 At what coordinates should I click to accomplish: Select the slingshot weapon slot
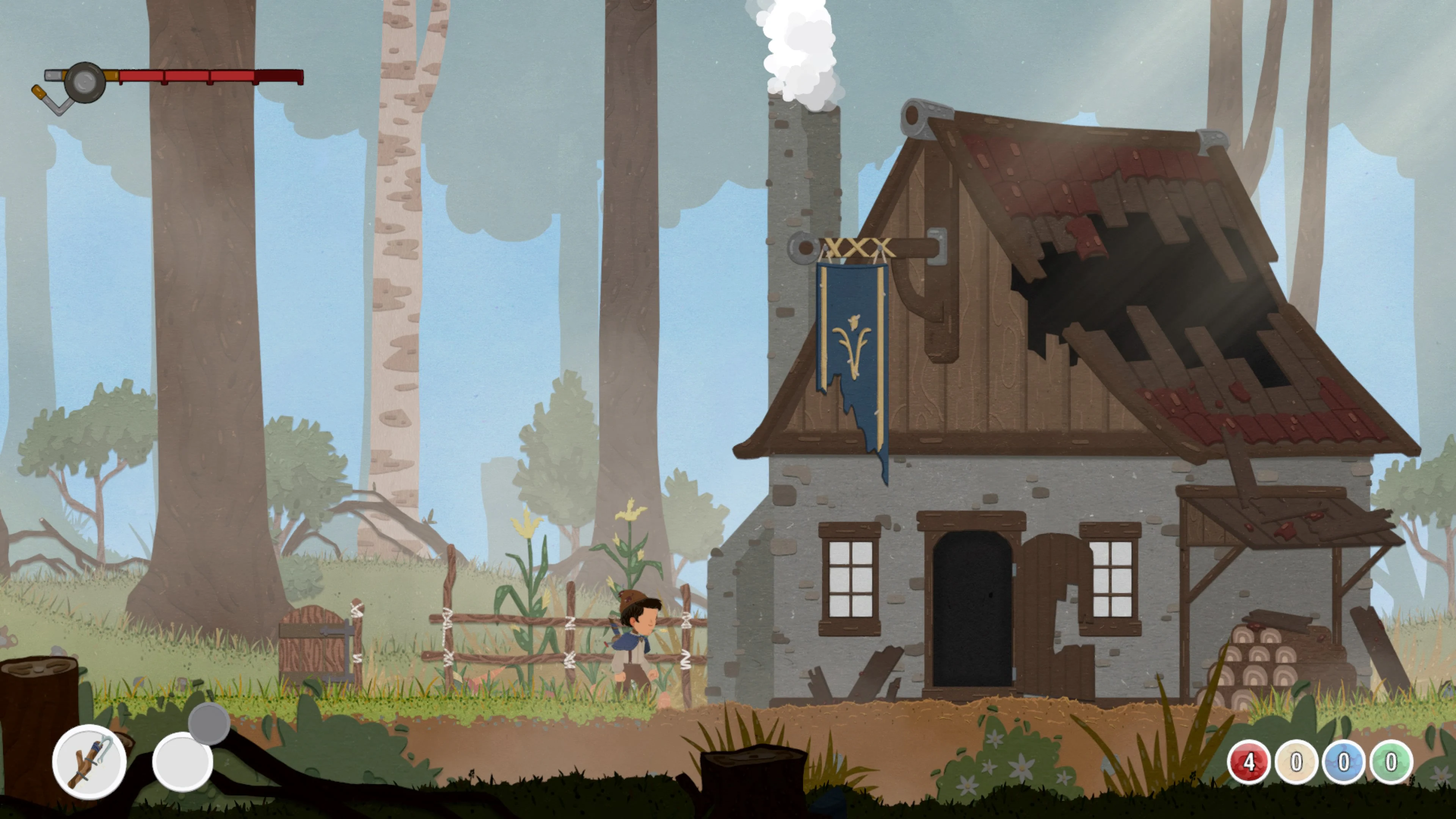[89, 761]
